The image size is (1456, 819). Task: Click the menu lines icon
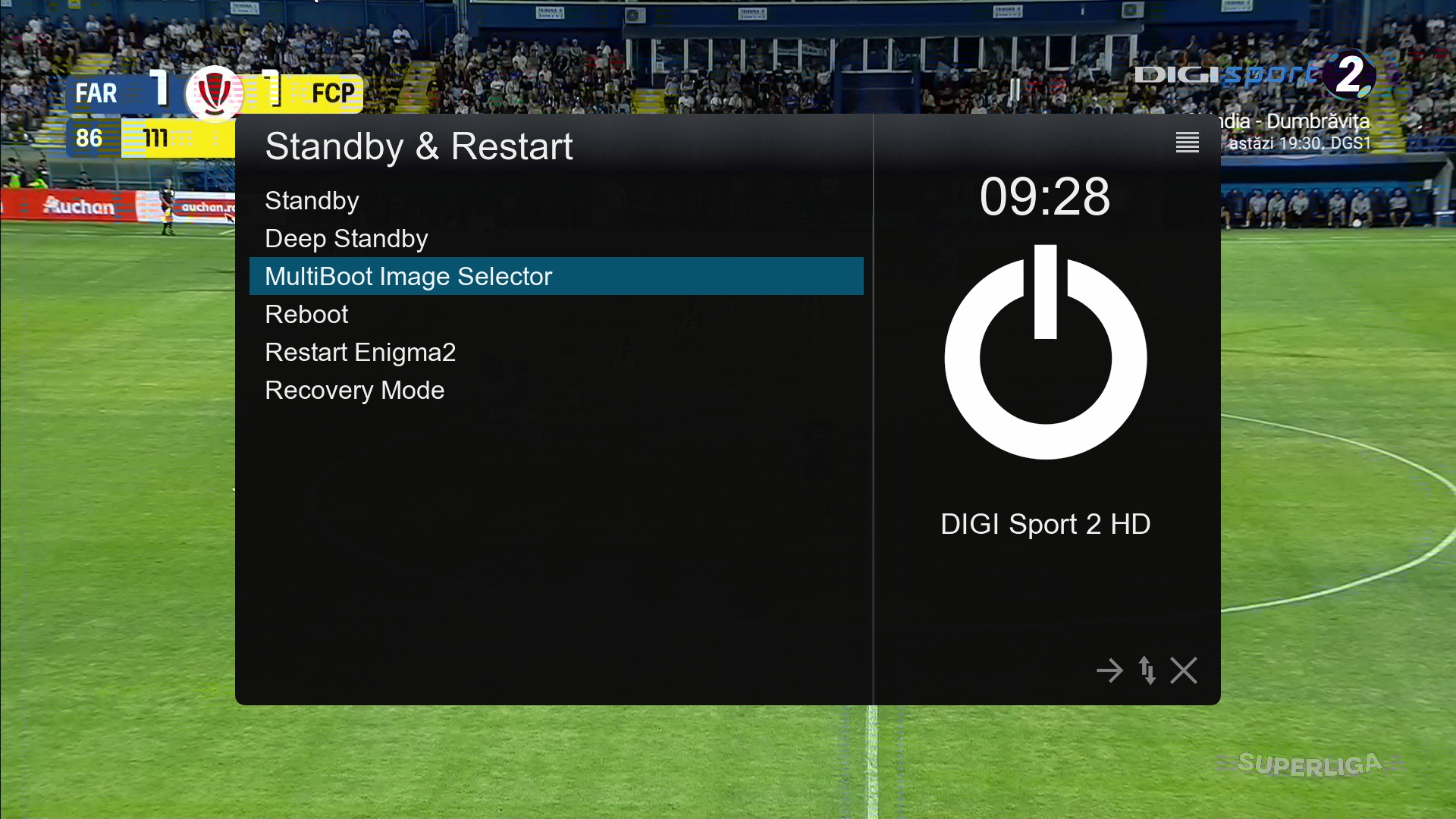click(1187, 142)
